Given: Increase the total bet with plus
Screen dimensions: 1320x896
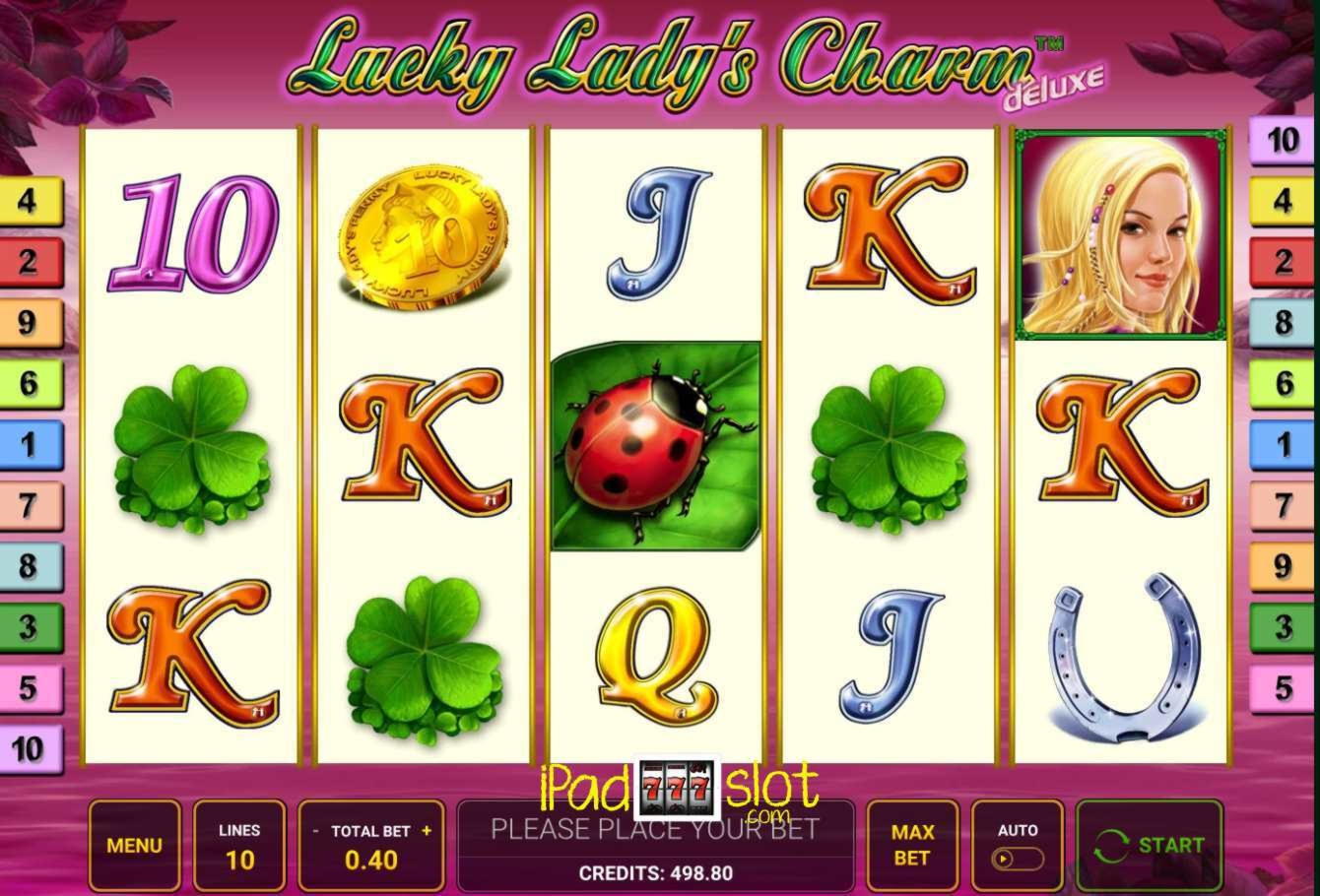Looking at the screenshot, I should 428,830.
